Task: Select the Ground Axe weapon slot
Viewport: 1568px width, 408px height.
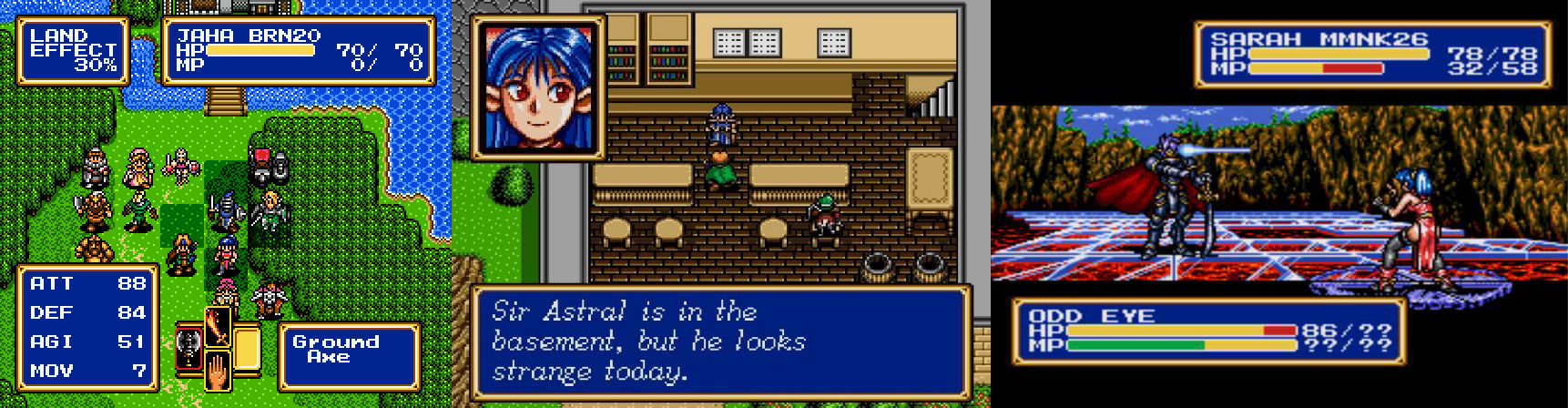Action: (190, 347)
